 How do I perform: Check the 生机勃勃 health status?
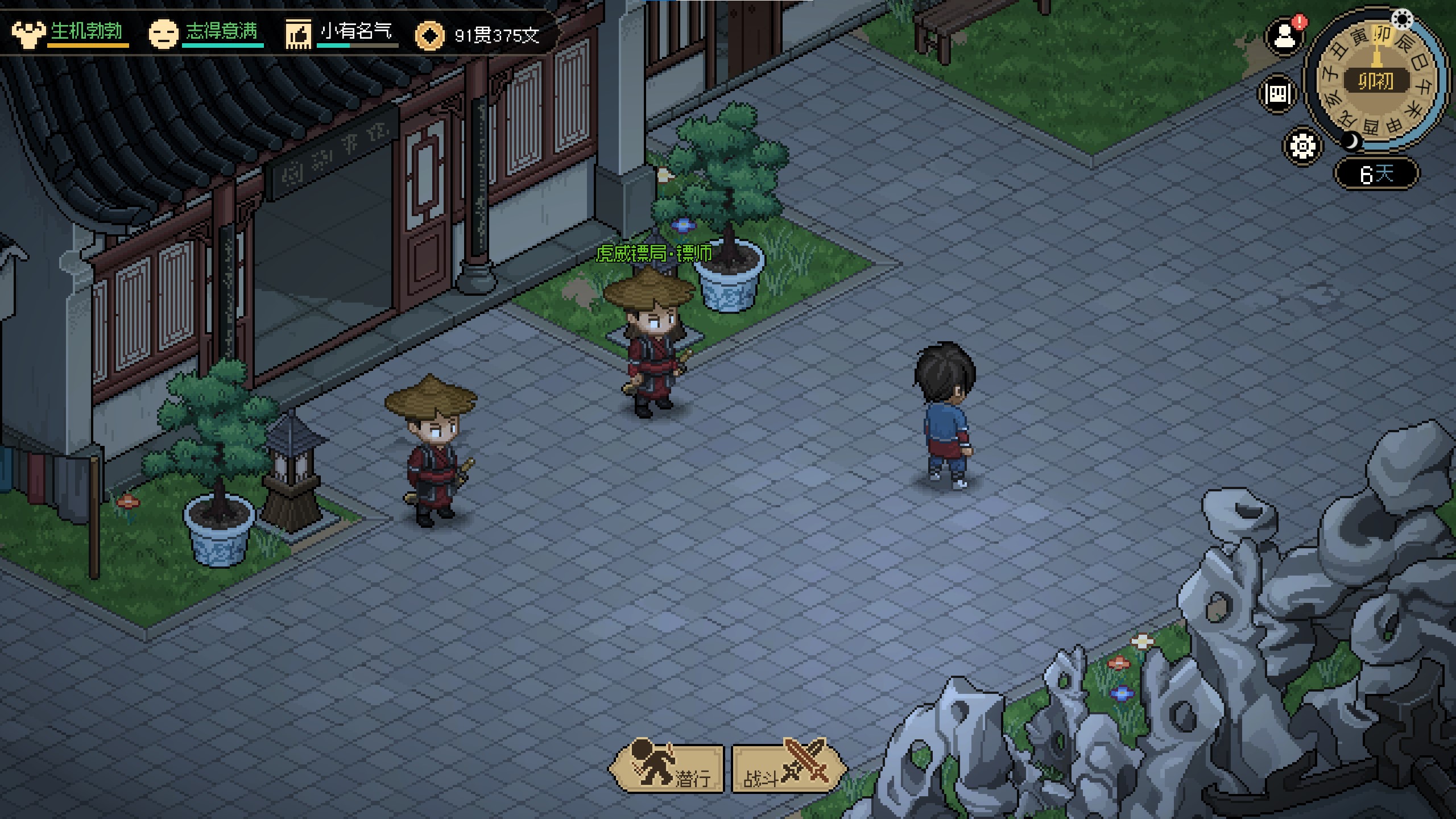coord(71,33)
